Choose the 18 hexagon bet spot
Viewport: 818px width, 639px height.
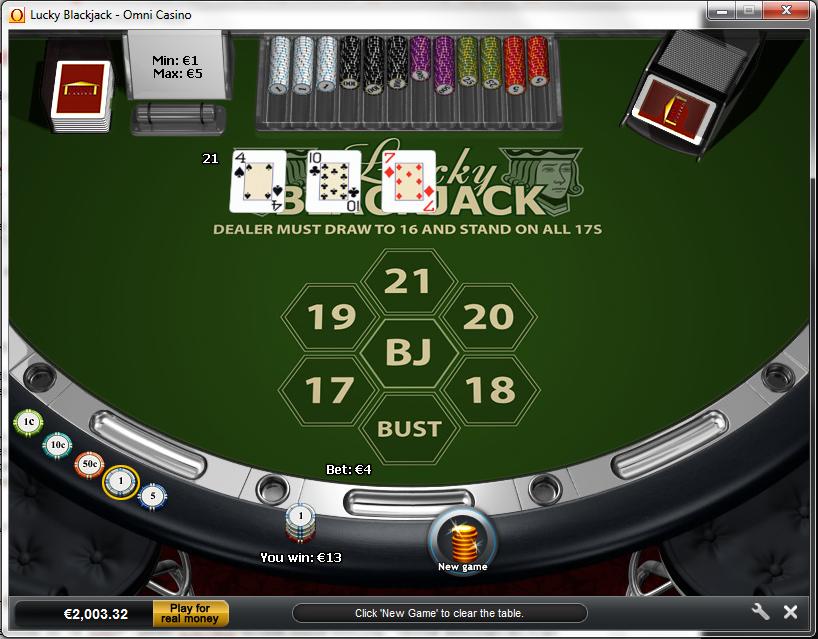(489, 390)
